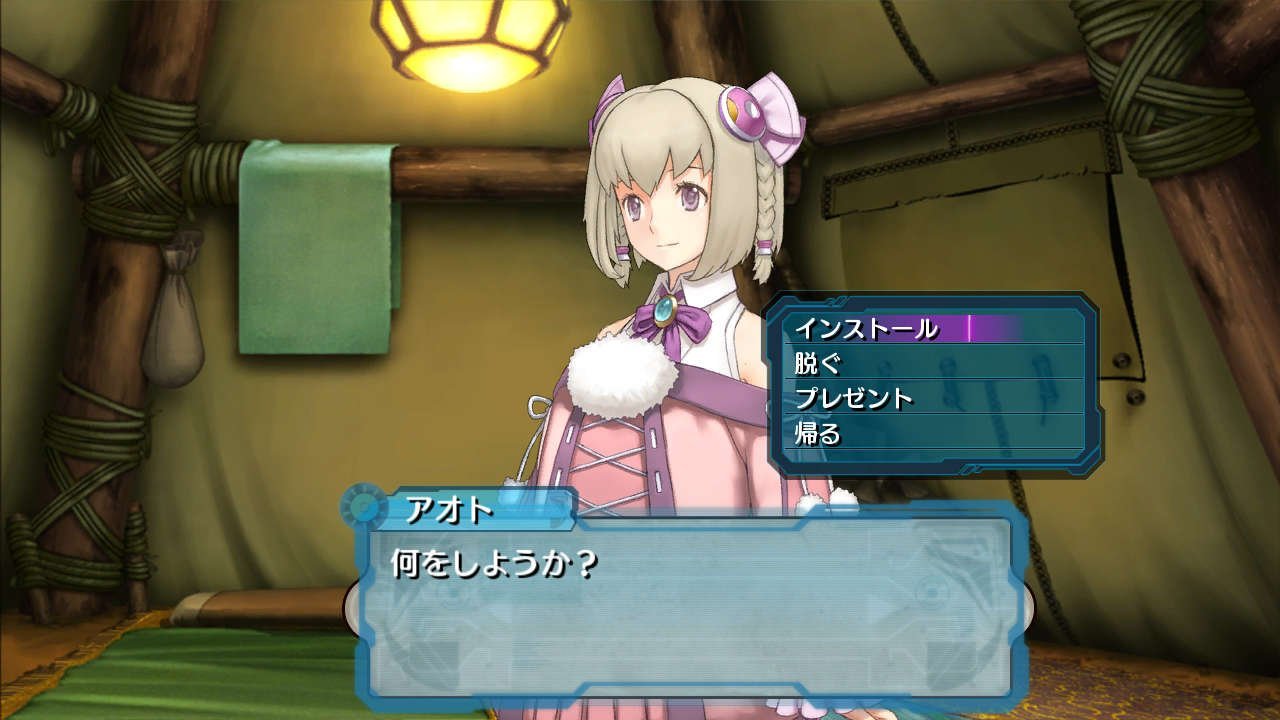1280x720 pixels.
Task: Click the circular emblem beside the アオト name plate
Action: coord(362,508)
